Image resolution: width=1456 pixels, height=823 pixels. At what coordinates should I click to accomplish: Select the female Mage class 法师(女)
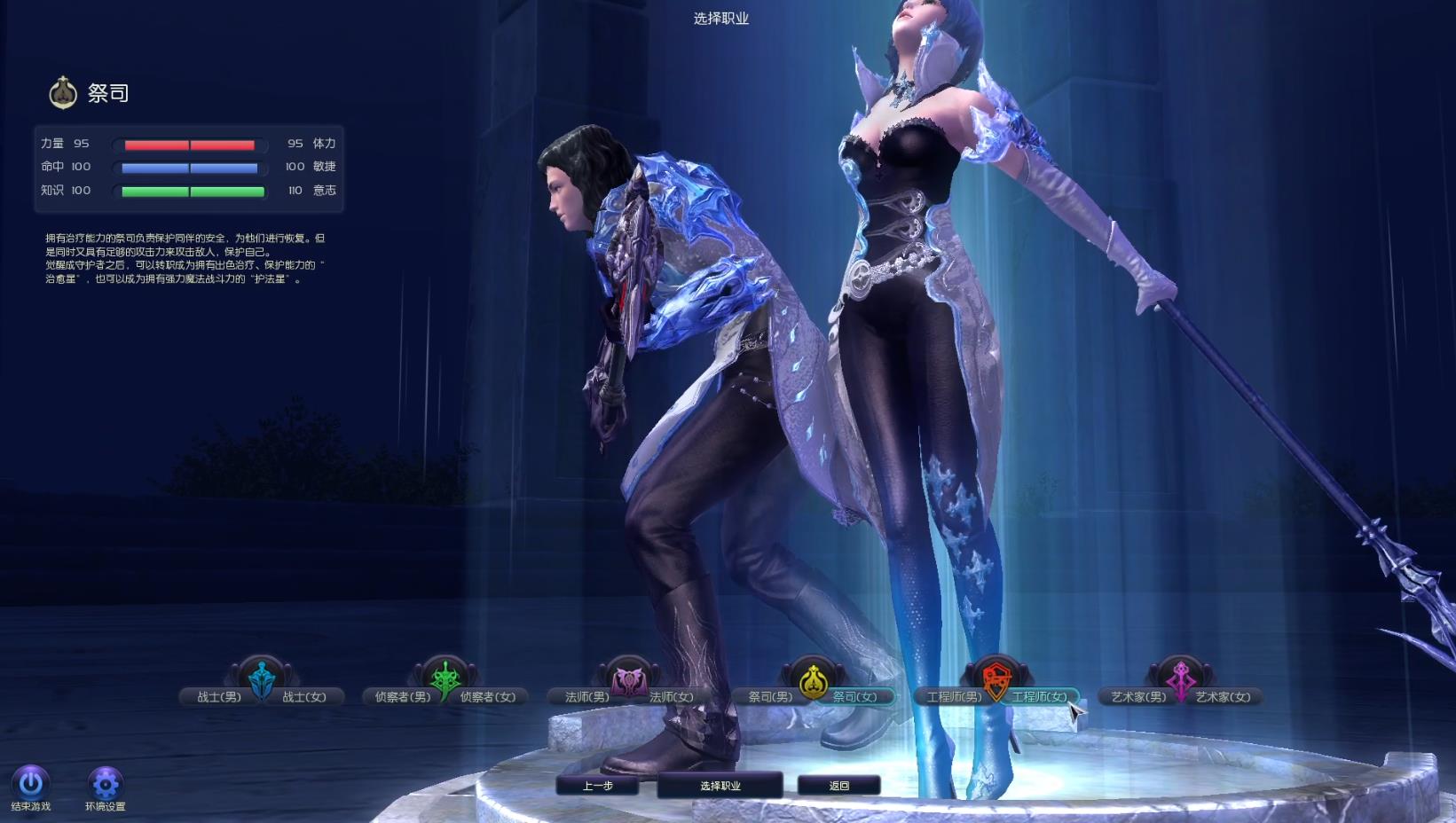point(672,697)
